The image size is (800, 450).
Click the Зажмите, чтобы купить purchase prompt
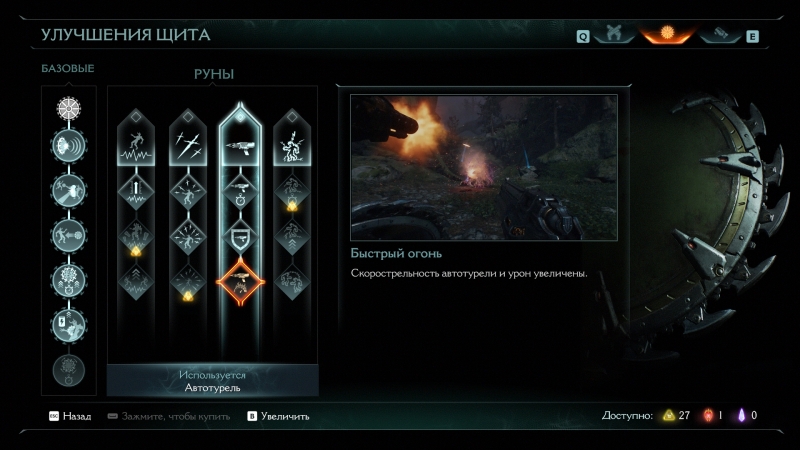click(x=169, y=416)
